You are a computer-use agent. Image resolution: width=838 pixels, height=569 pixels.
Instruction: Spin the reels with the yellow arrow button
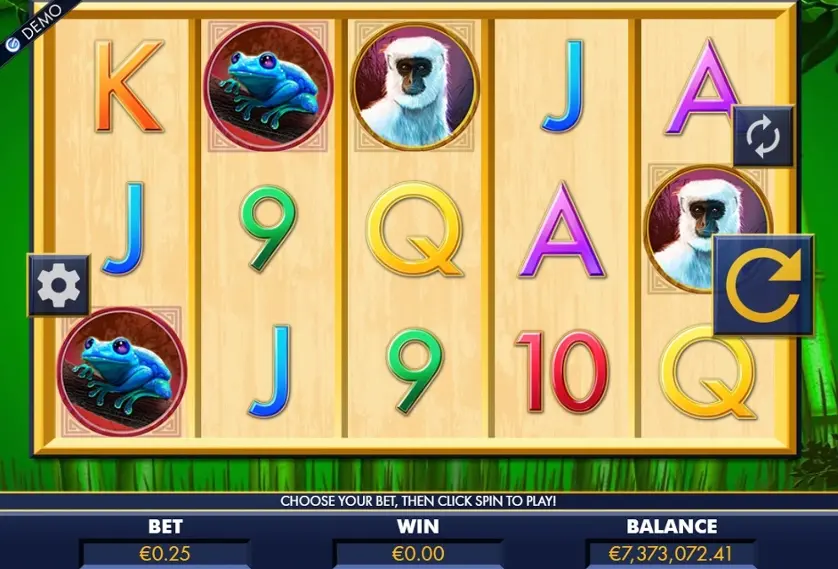(x=762, y=285)
